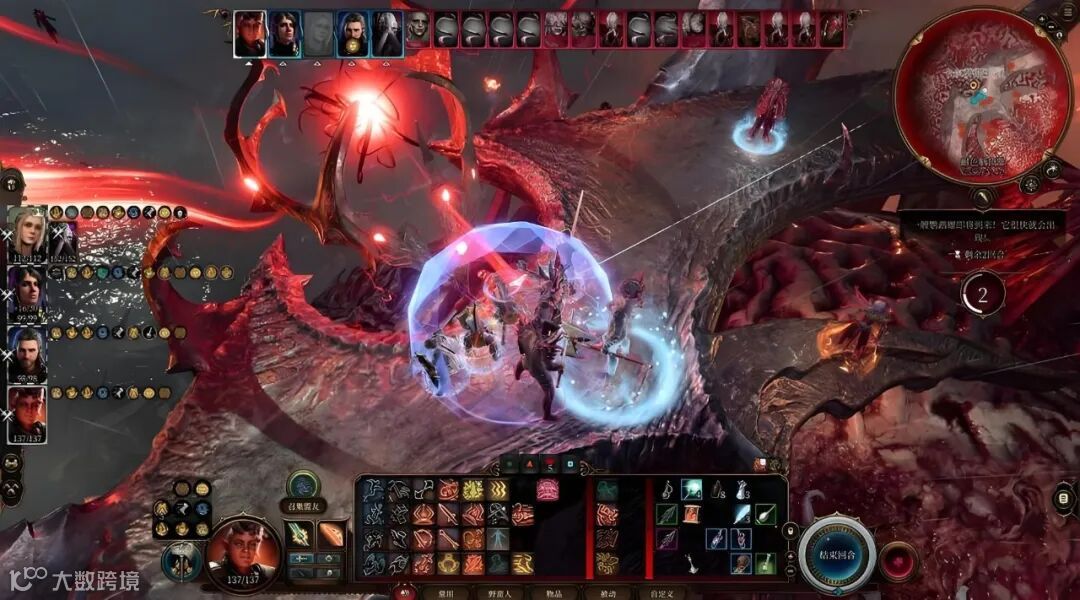Click the End Turn button (结束回合)

(x=837, y=553)
